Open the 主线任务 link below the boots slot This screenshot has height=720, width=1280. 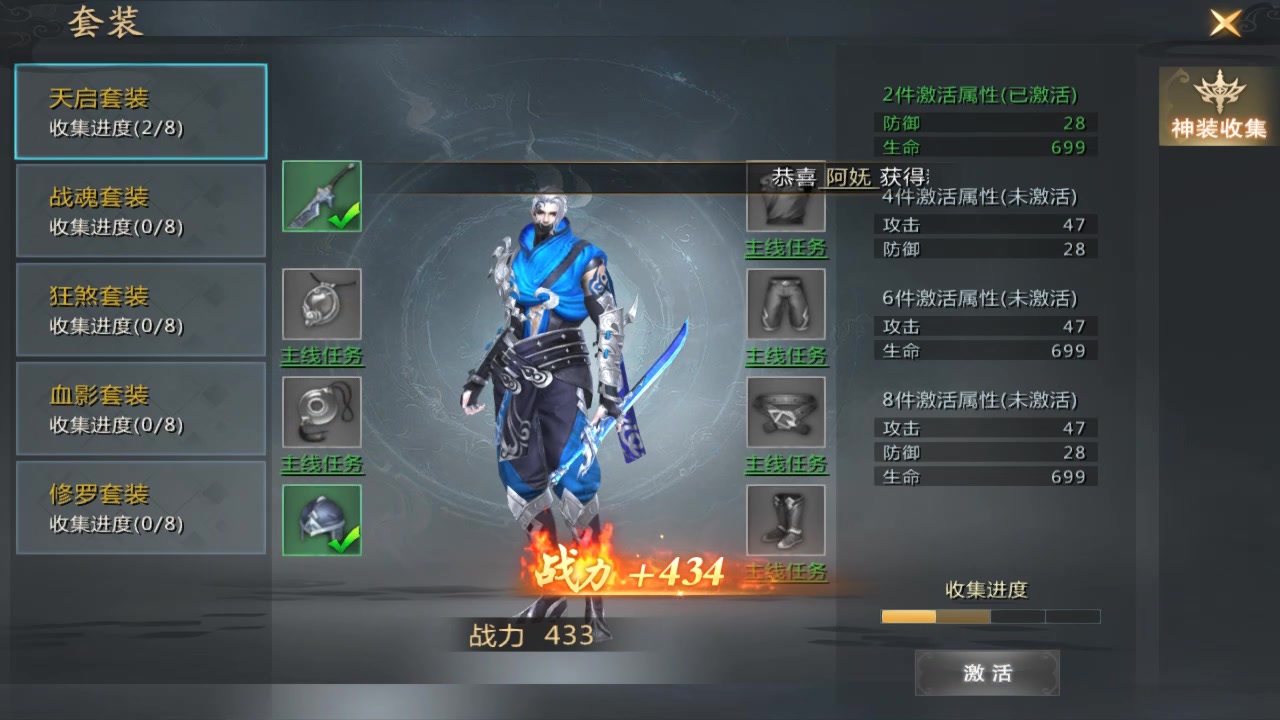click(x=786, y=572)
